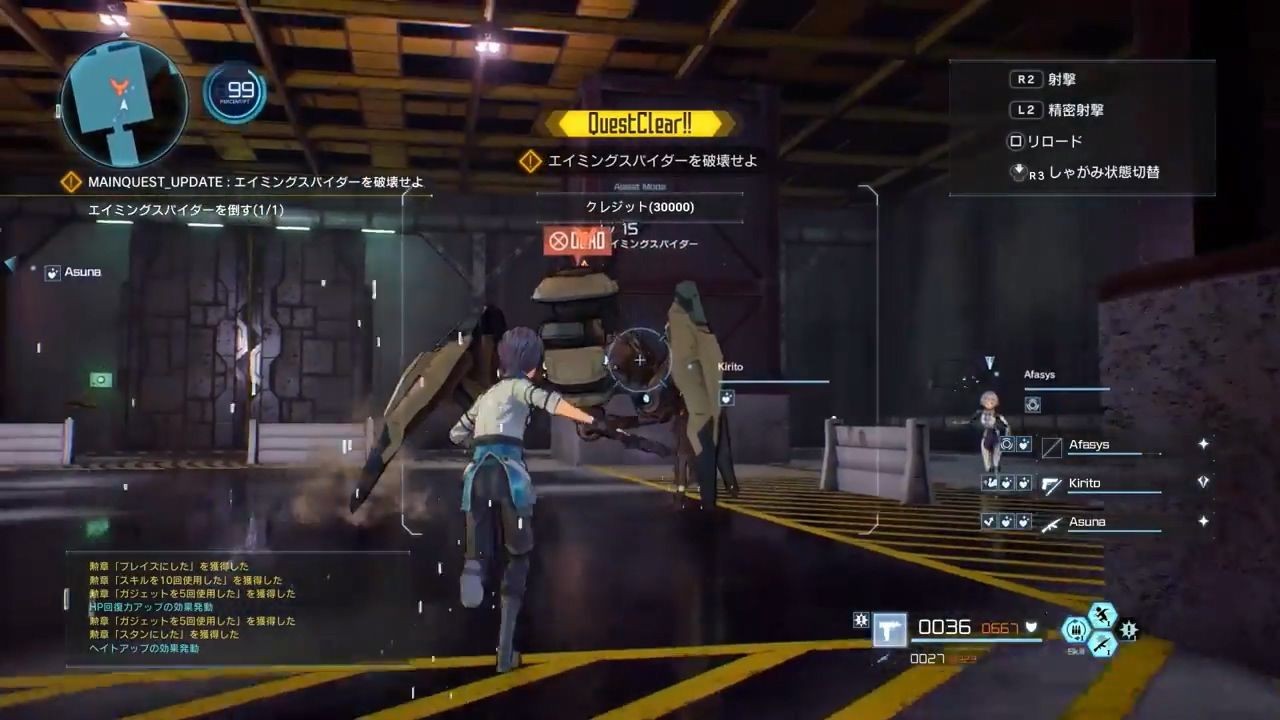
Task: Click the DEAD enemy target marker
Action: 577,241
